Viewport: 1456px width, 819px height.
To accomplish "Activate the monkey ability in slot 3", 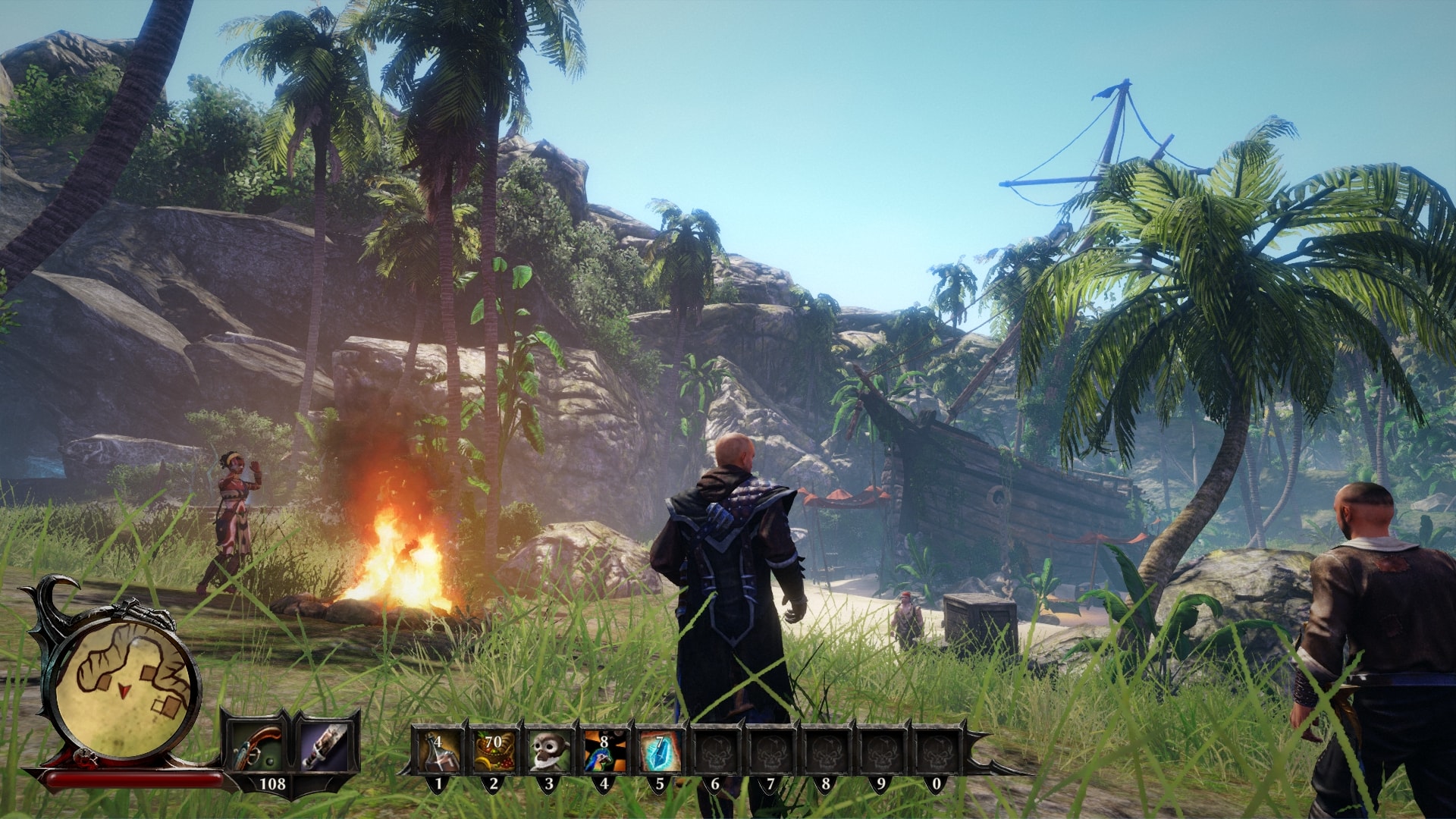I will [x=549, y=750].
